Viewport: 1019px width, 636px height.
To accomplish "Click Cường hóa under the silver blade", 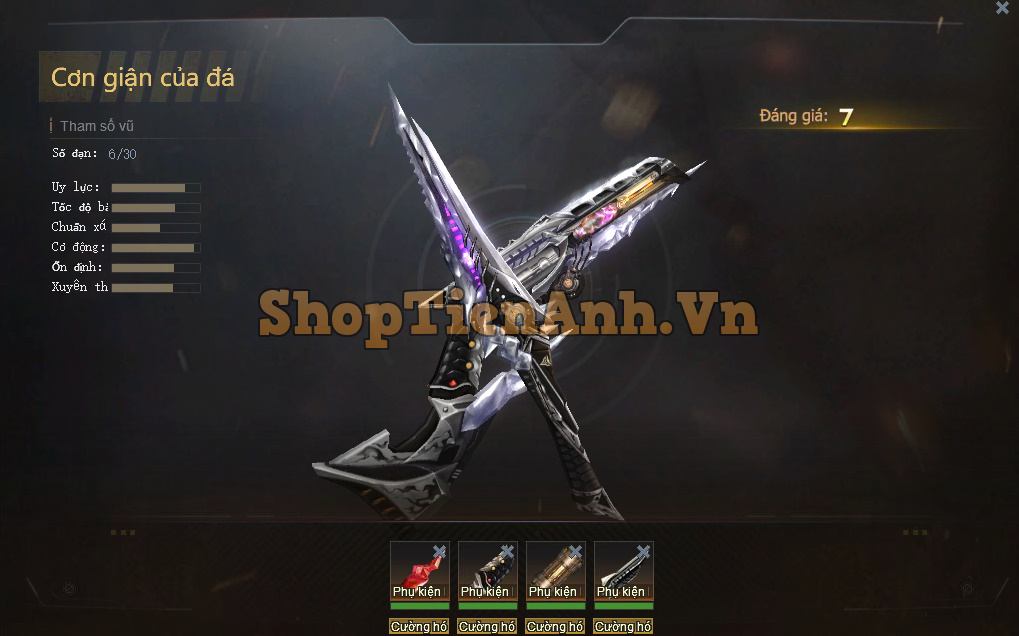I will click(x=623, y=627).
